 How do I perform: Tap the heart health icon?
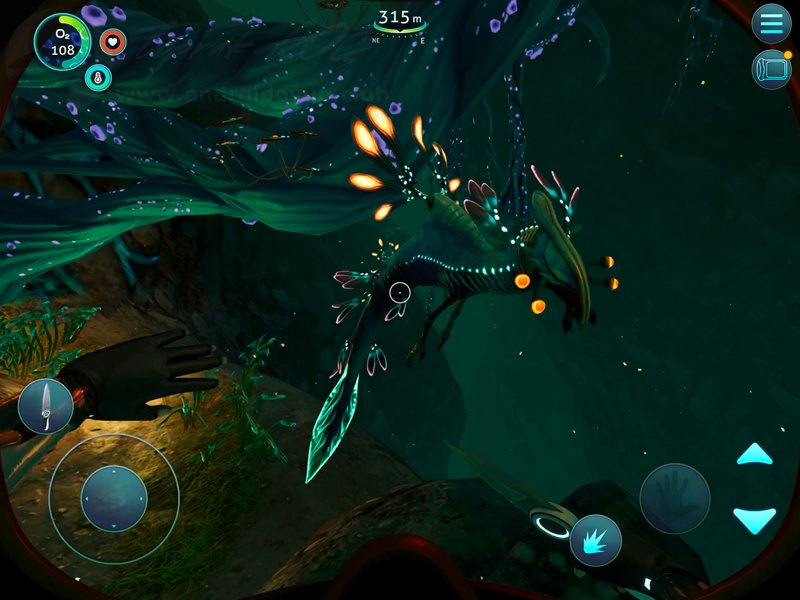tap(113, 43)
